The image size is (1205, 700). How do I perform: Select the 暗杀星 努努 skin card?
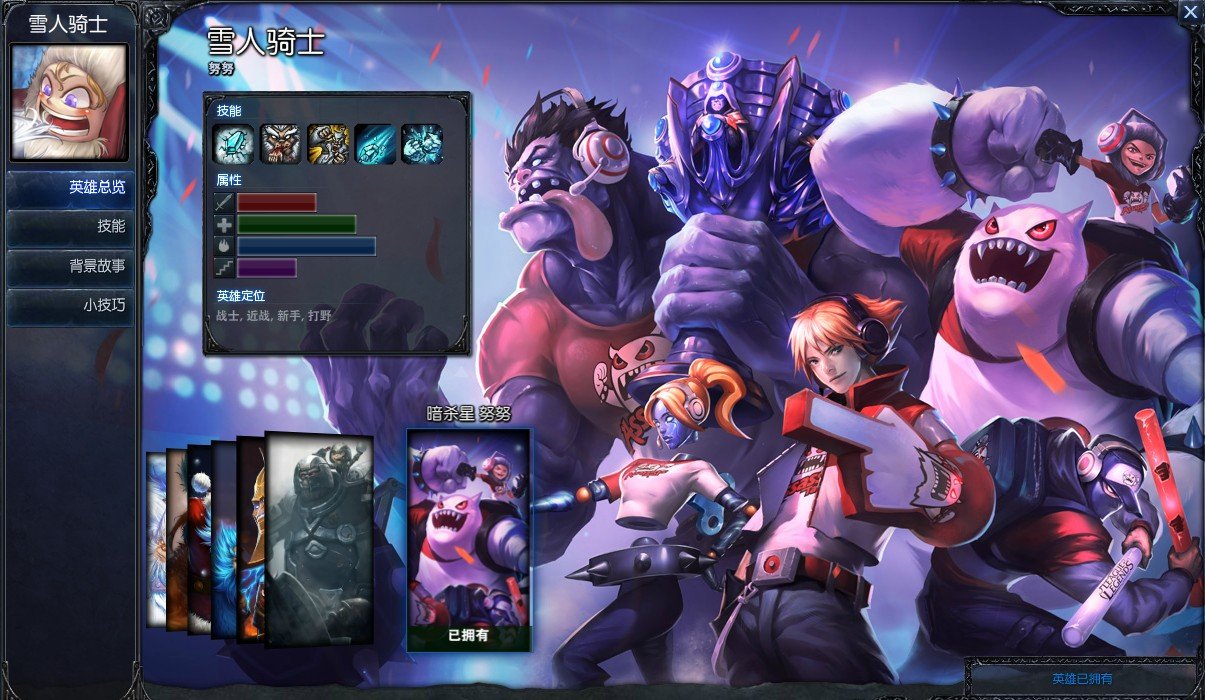[469, 540]
